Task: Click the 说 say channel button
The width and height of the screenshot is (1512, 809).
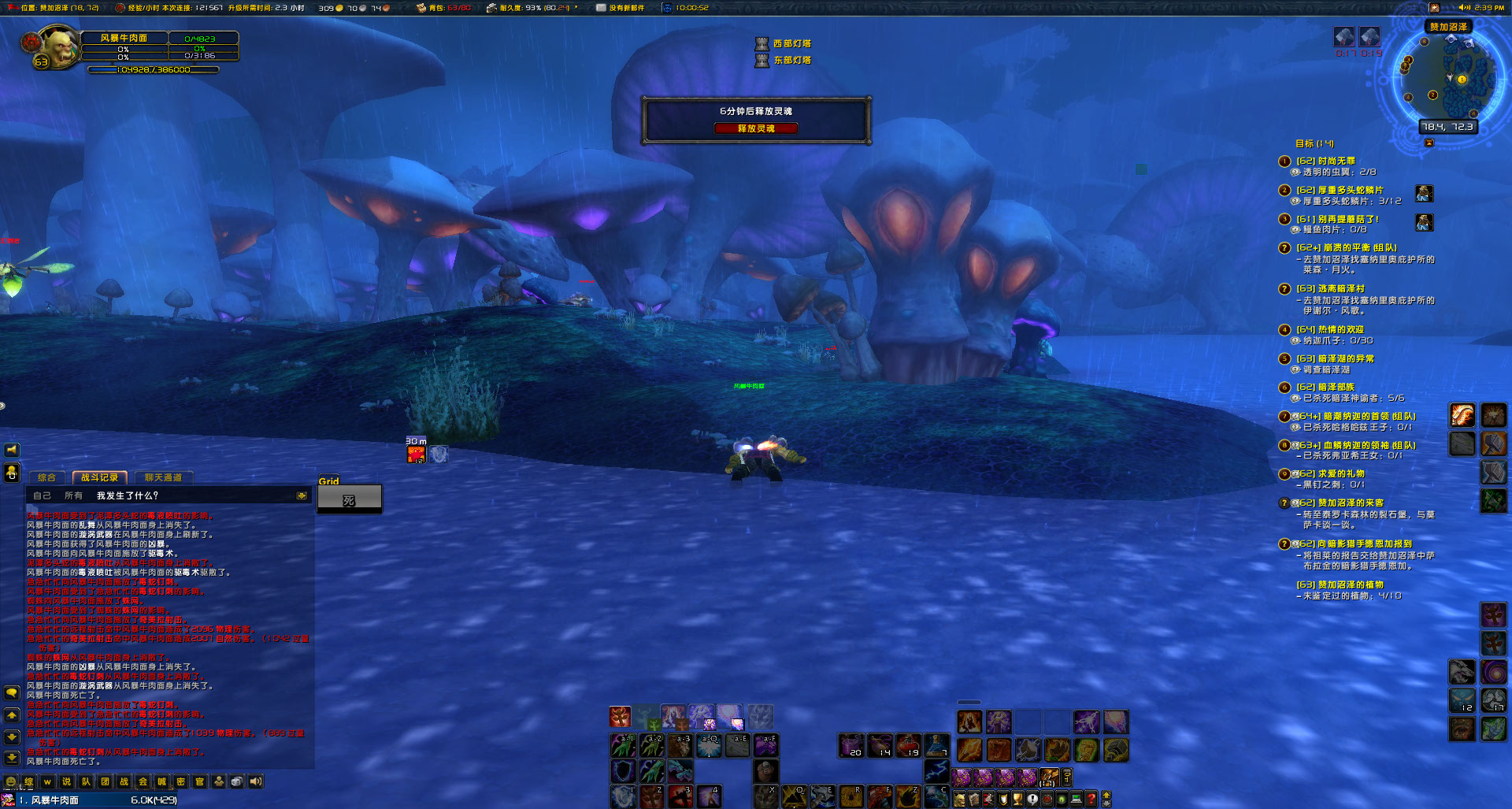Action: pyautogui.click(x=66, y=782)
